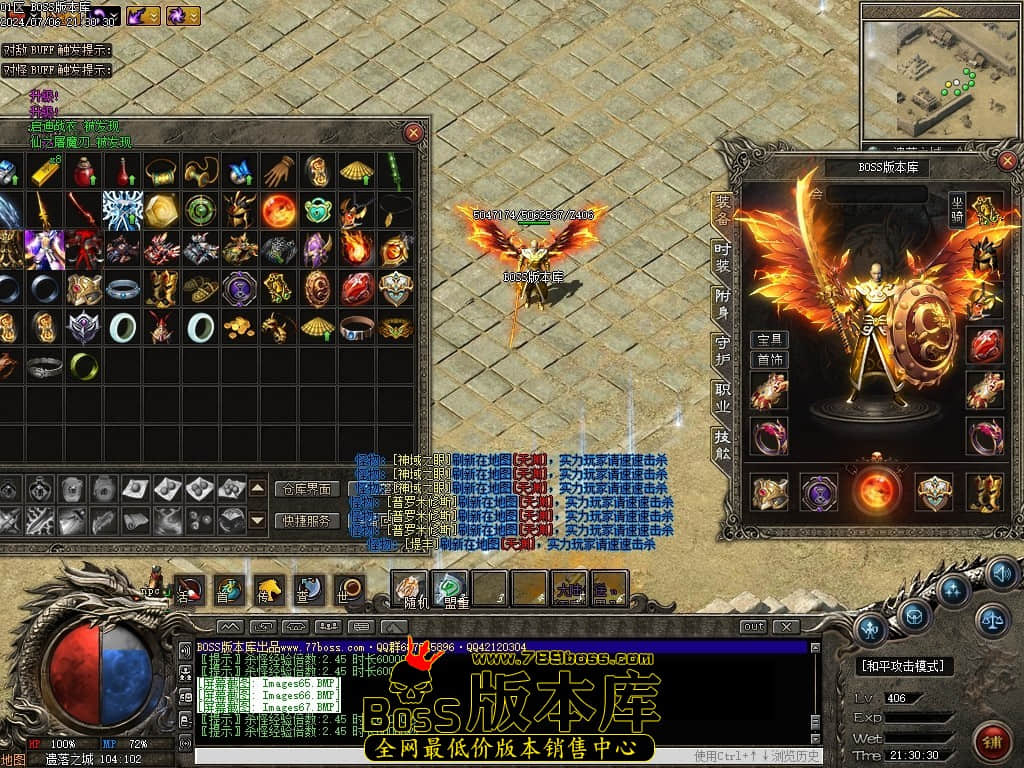
Task: Show the 技能 skills tab
Action: point(722,443)
